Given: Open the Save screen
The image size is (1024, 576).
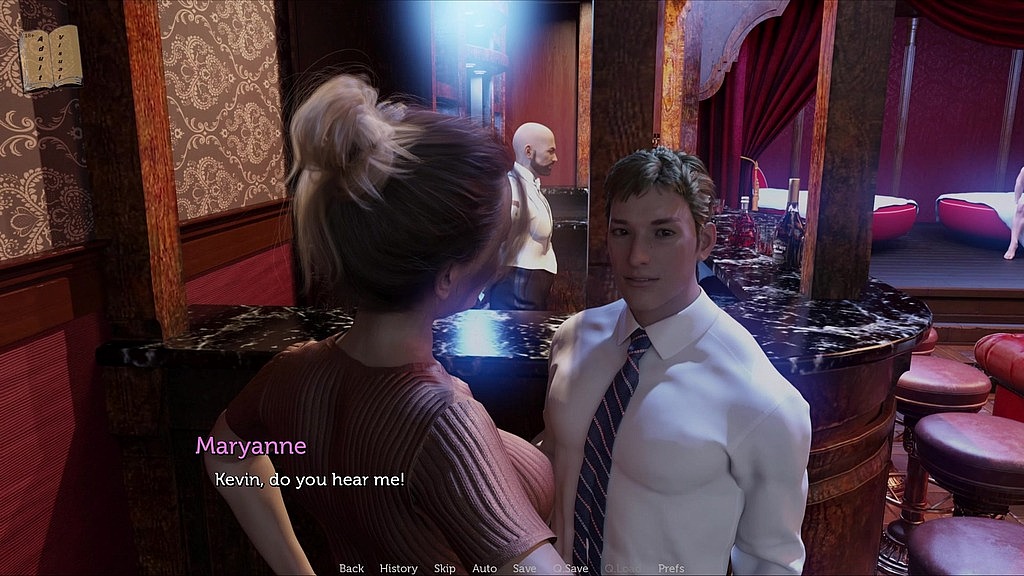Looking at the screenshot, I should (x=524, y=568).
